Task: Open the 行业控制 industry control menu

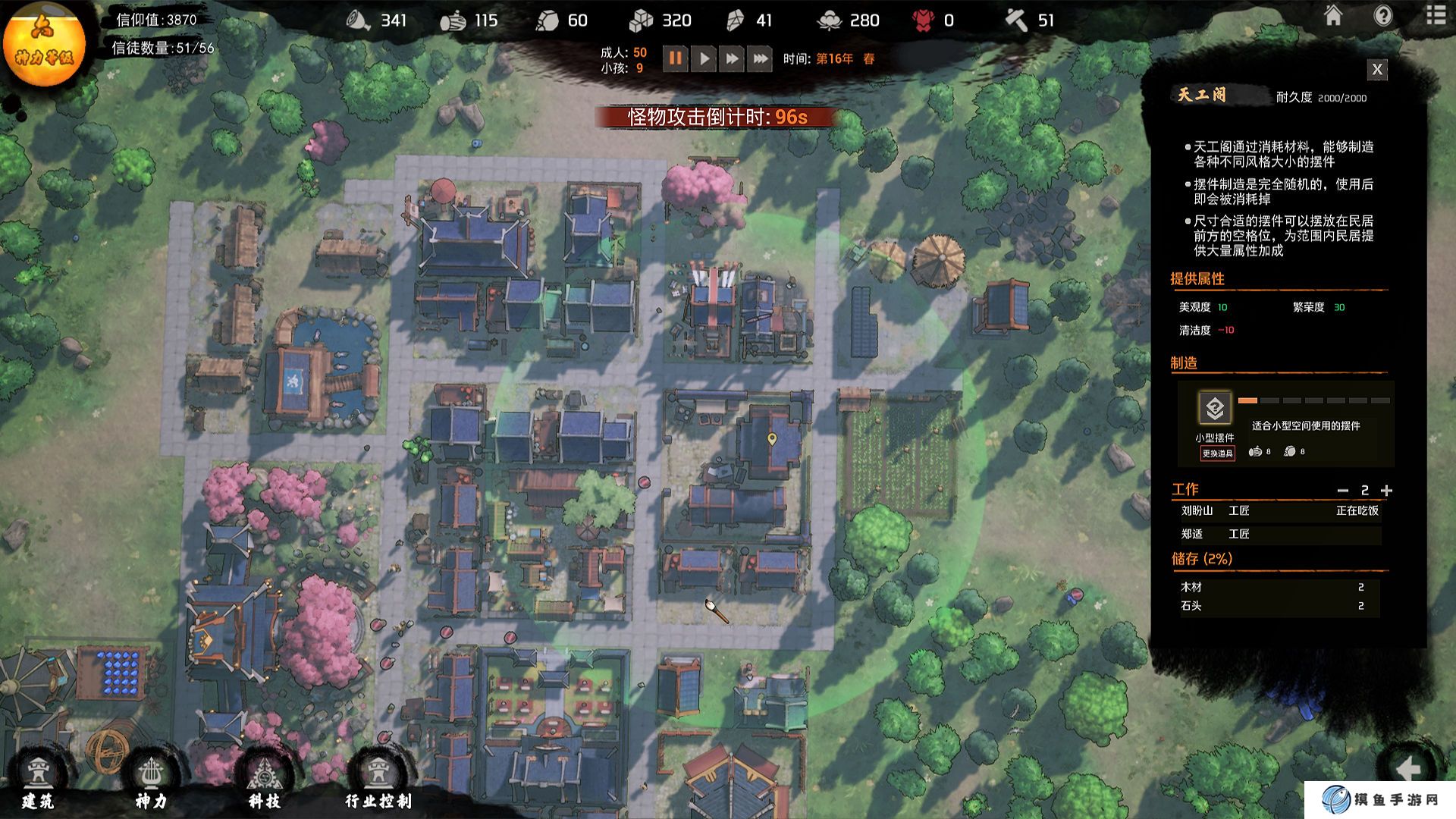Action: [378, 783]
